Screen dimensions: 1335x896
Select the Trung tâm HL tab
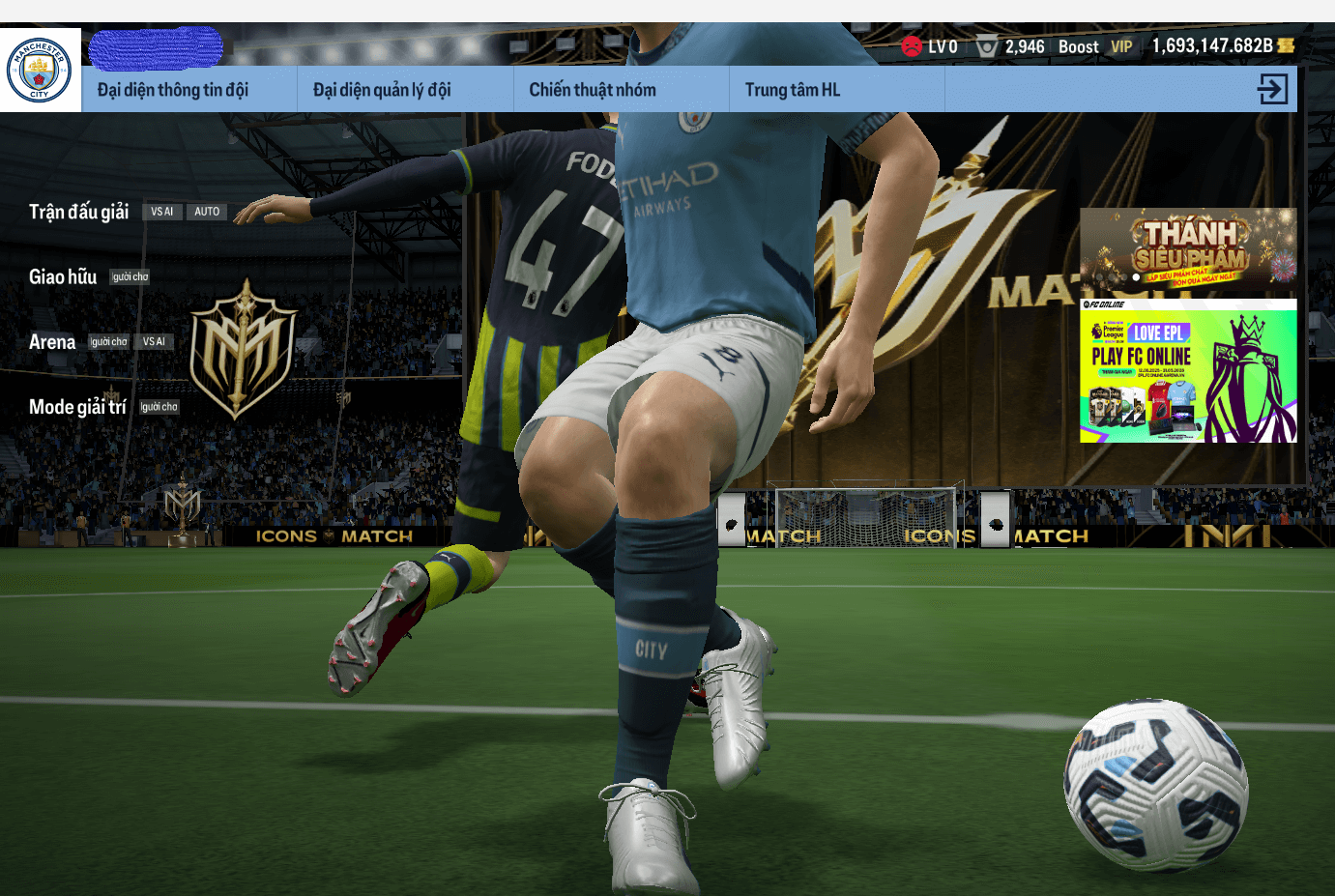(x=792, y=90)
